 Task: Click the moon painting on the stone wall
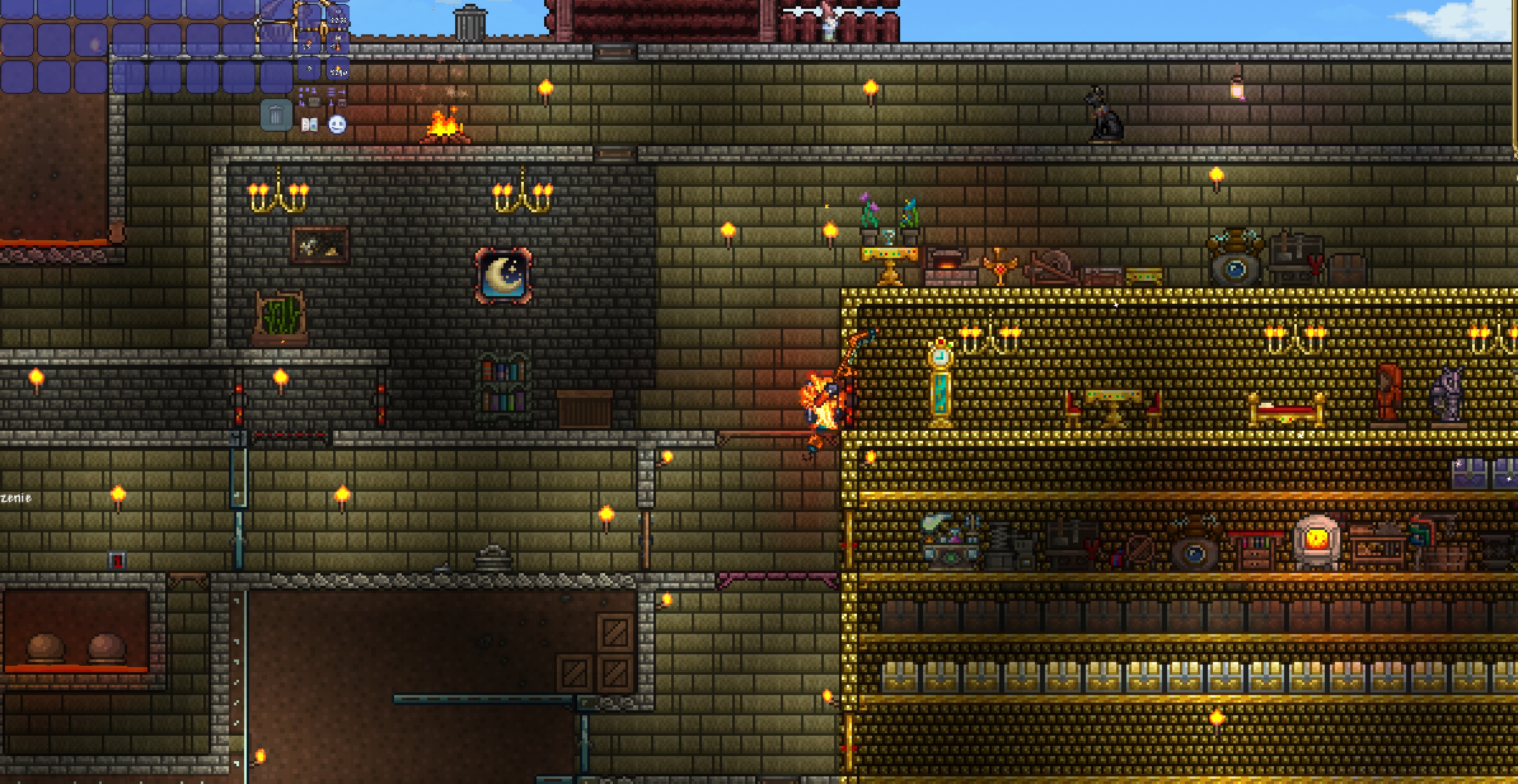click(502, 274)
